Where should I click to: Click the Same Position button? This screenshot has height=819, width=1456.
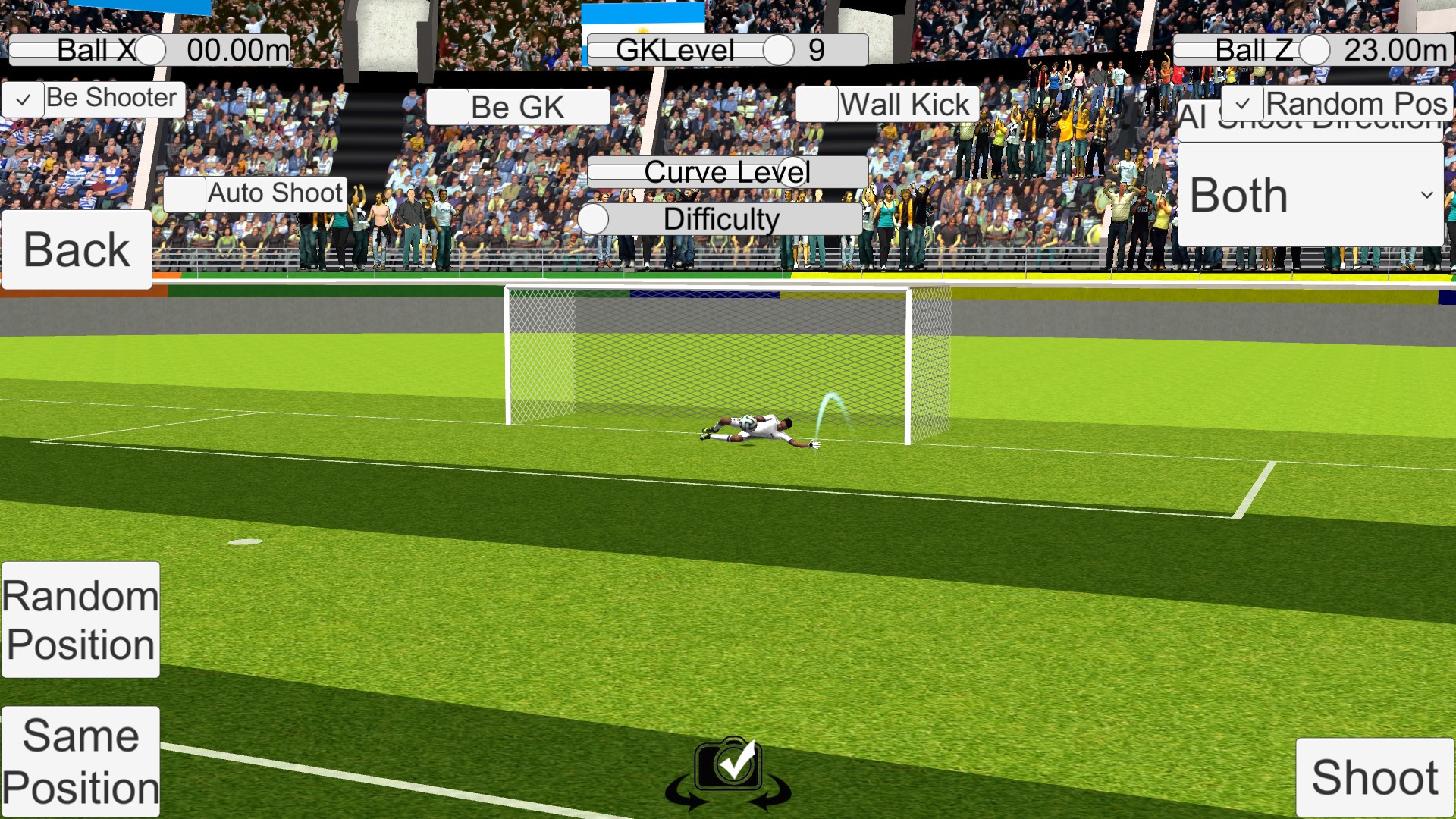(x=80, y=761)
